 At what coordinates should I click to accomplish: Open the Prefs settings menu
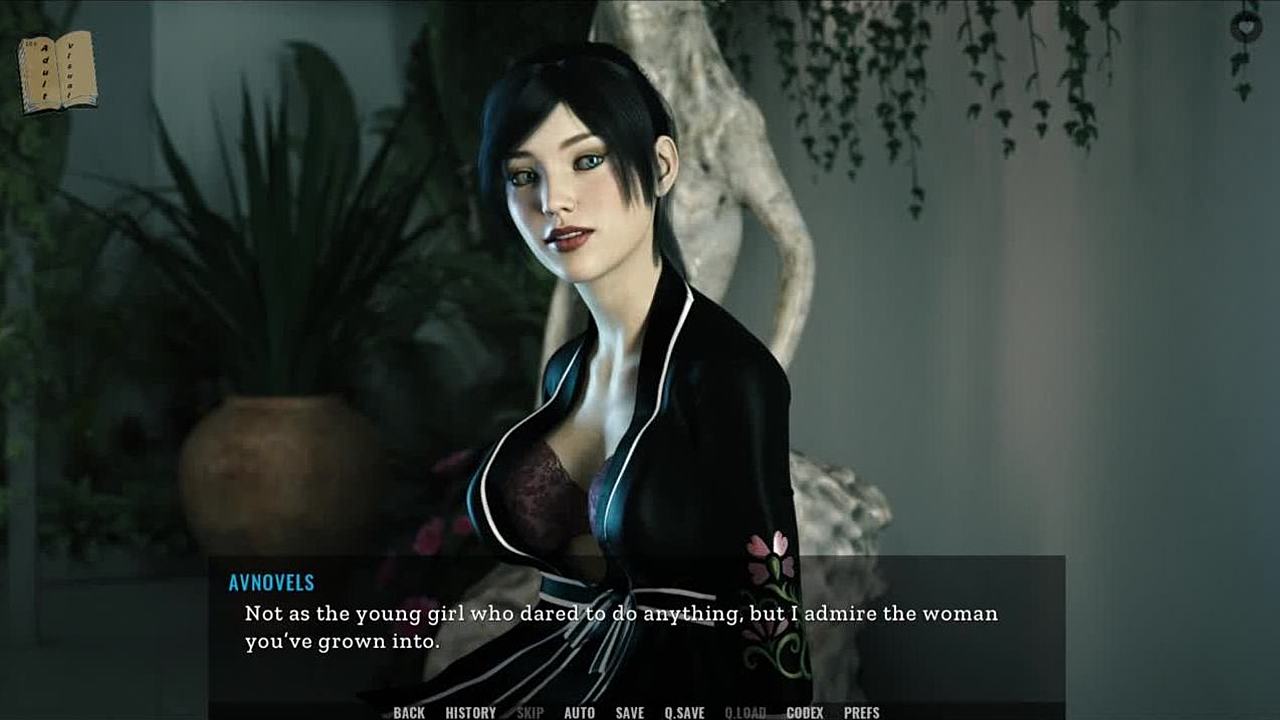coord(861,712)
